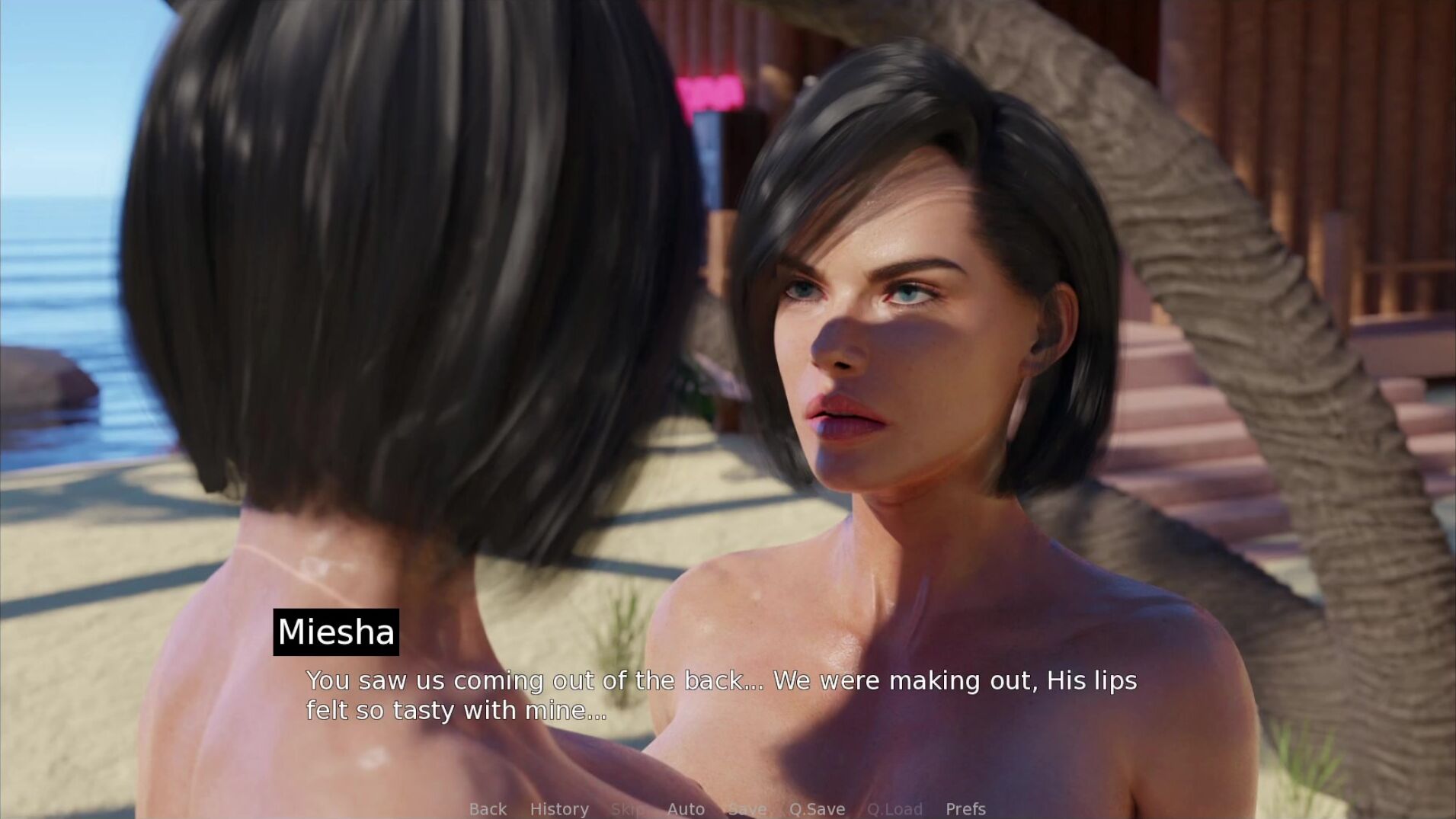Open the Save menu
The image size is (1456, 819).
(747, 808)
